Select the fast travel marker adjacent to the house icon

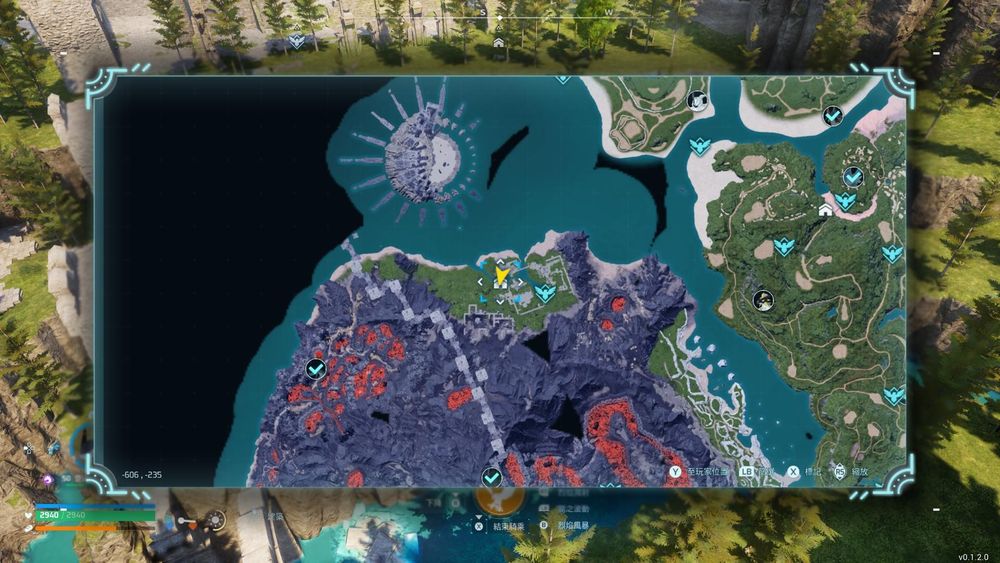coord(845,200)
